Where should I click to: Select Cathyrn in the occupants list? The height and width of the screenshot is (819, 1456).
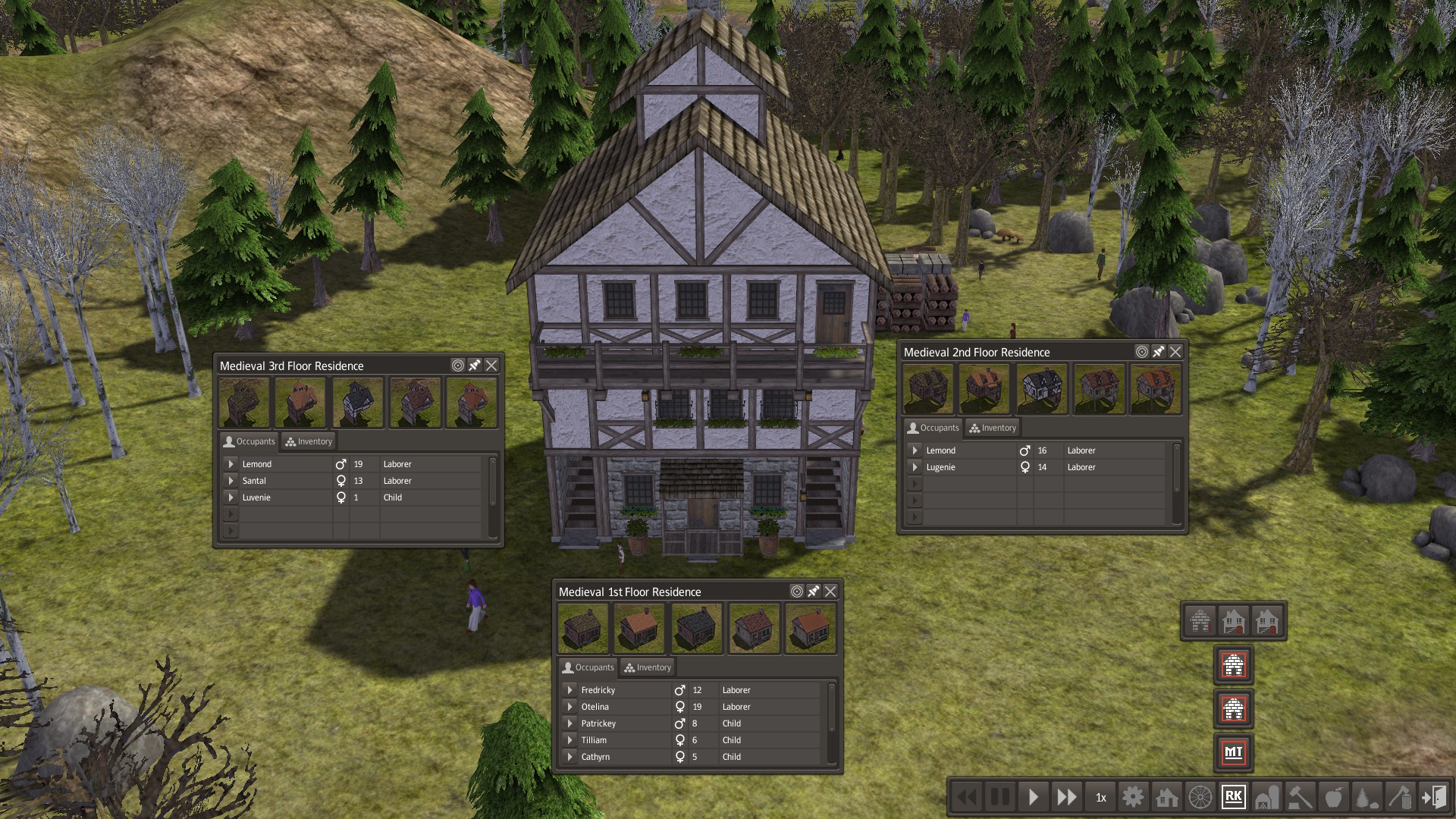(595, 757)
